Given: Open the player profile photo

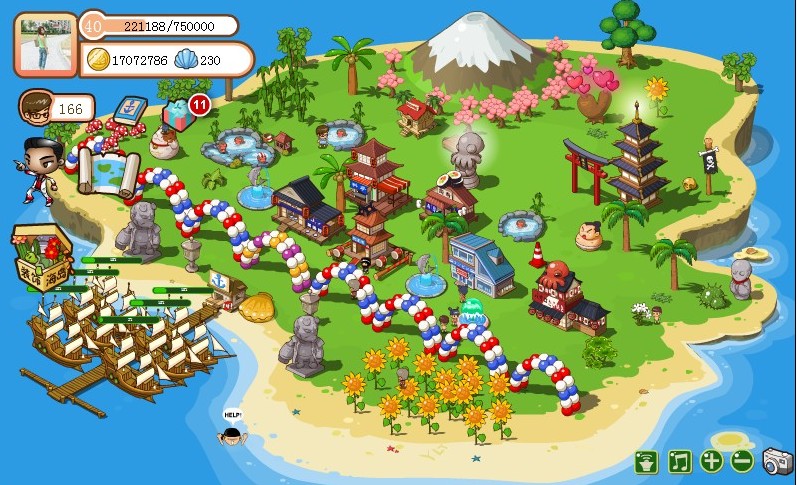Looking at the screenshot, I should coord(47,44).
